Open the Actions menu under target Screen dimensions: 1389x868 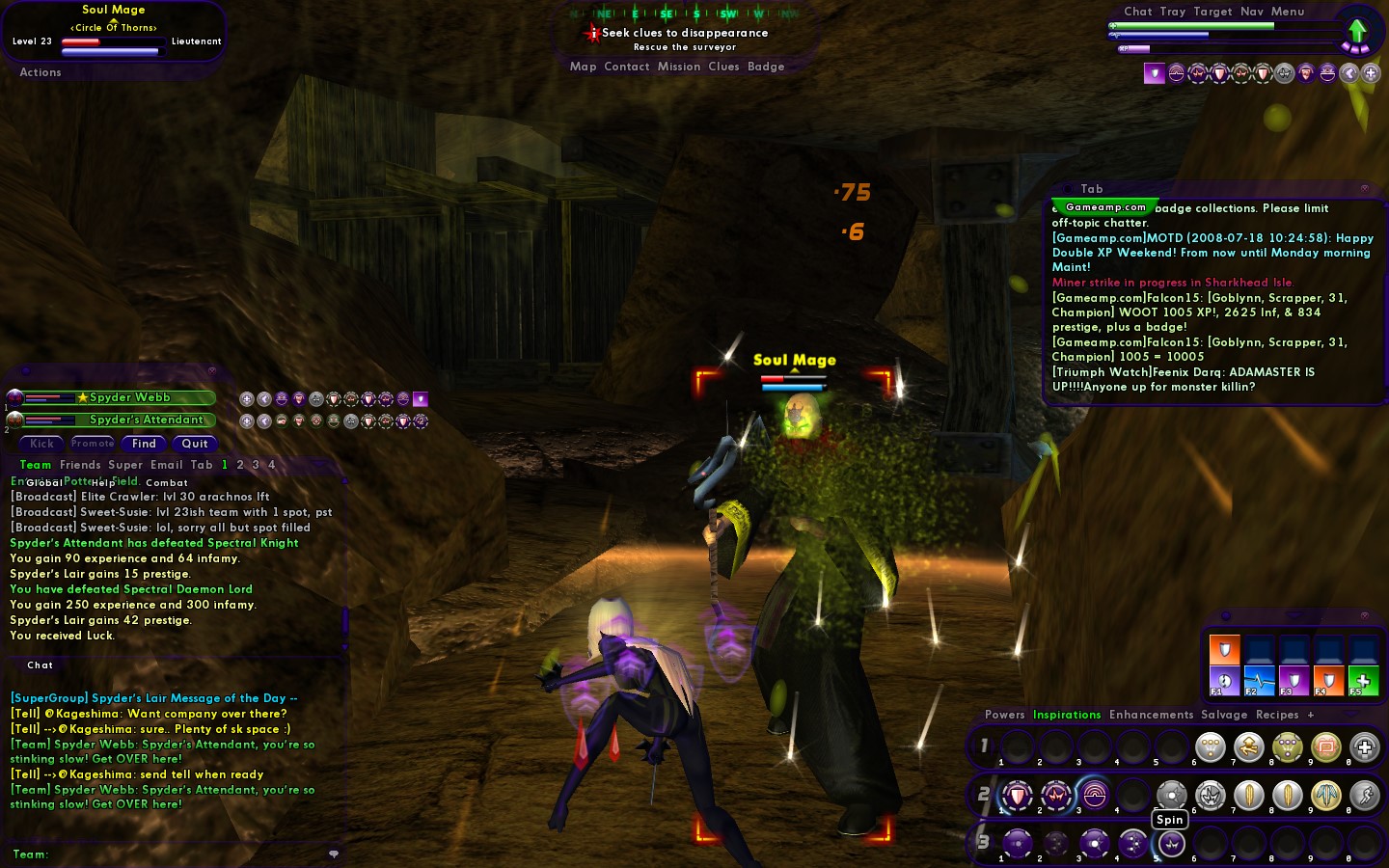click(x=41, y=72)
